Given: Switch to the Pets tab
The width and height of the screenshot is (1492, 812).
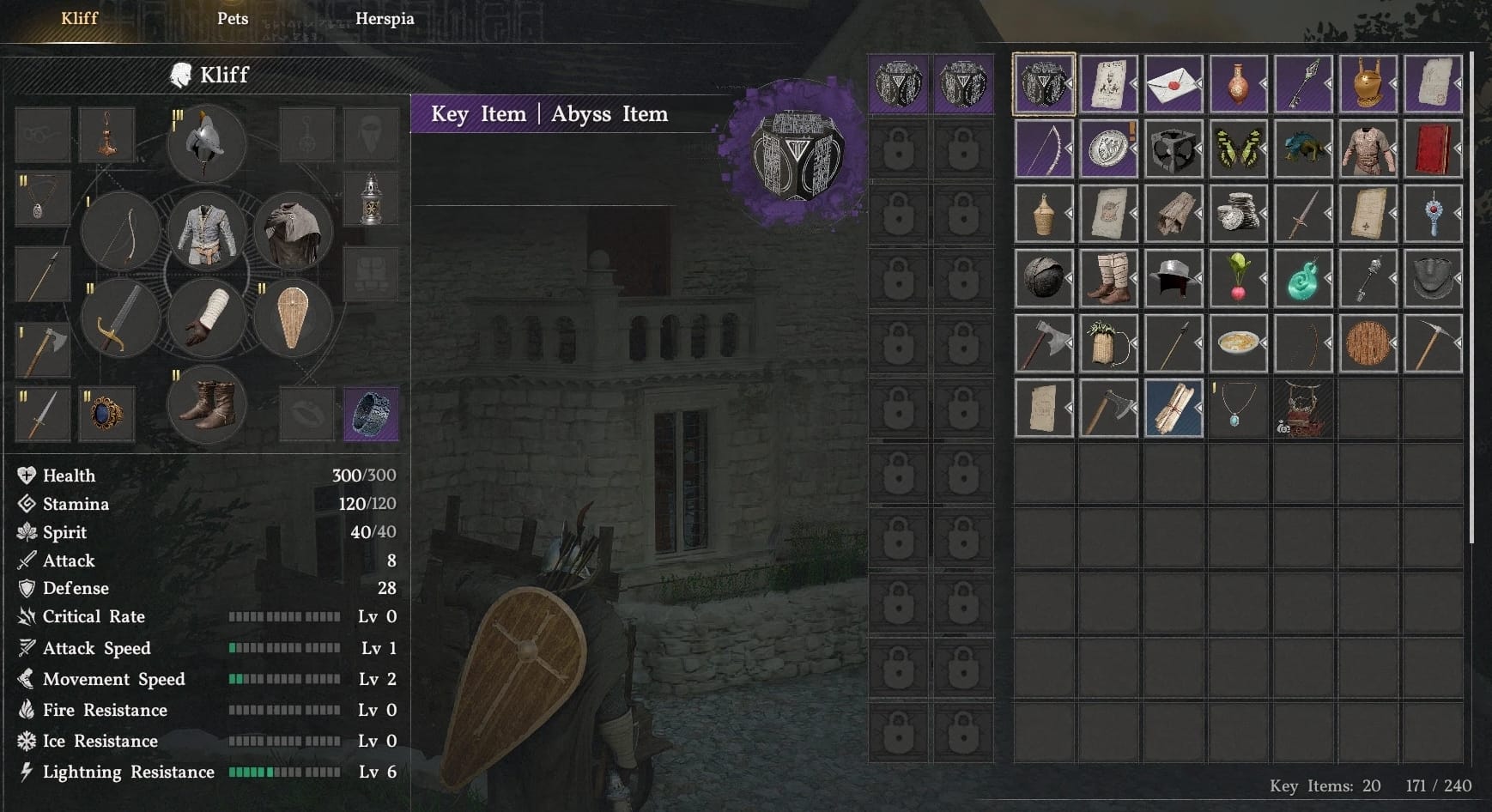Looking at the screenshot, I should tap(232, 18).
